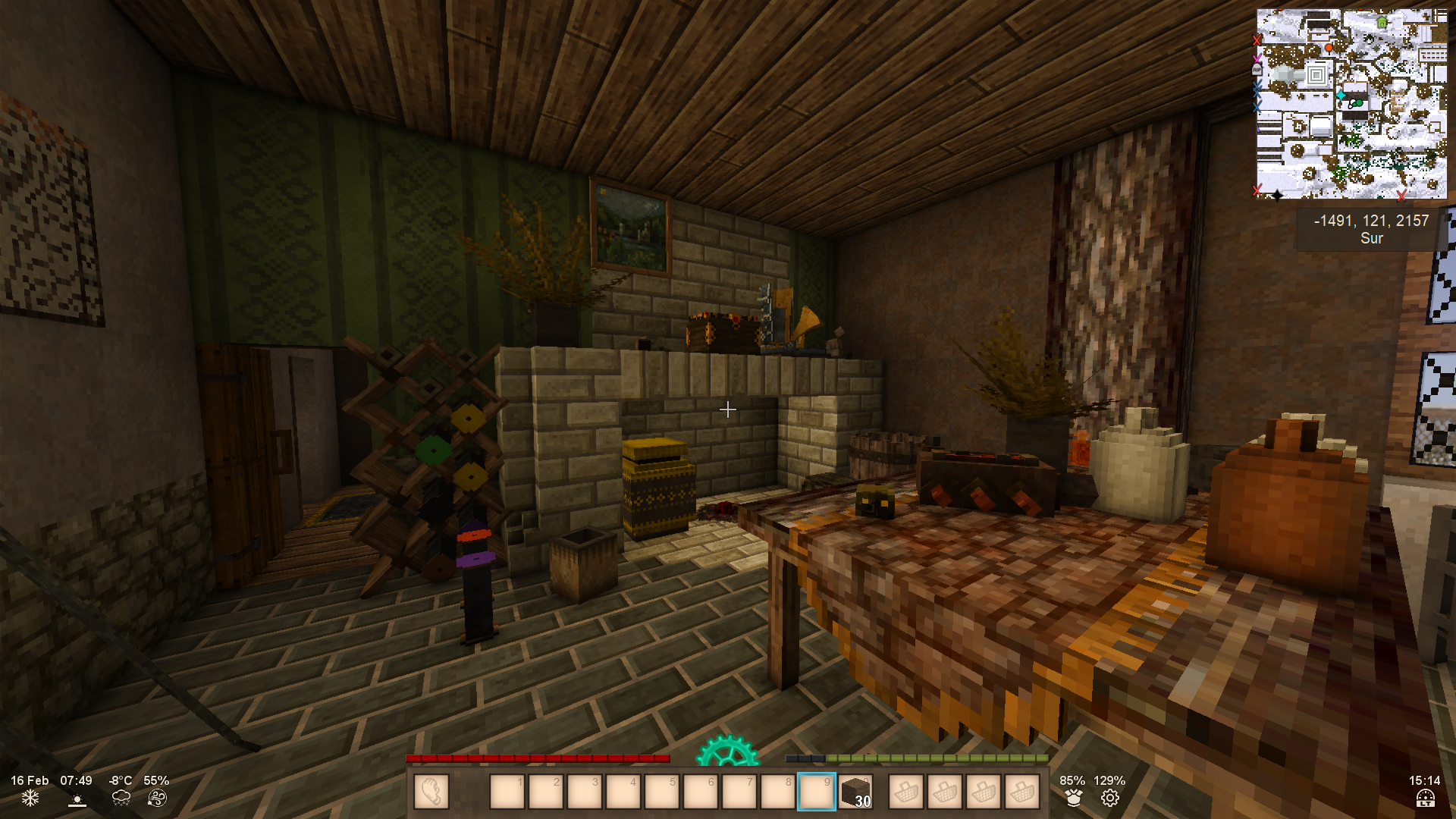Click the coordinates panel under the minimap
The height and width of the screenshot is (819, 1456).
1371,229
